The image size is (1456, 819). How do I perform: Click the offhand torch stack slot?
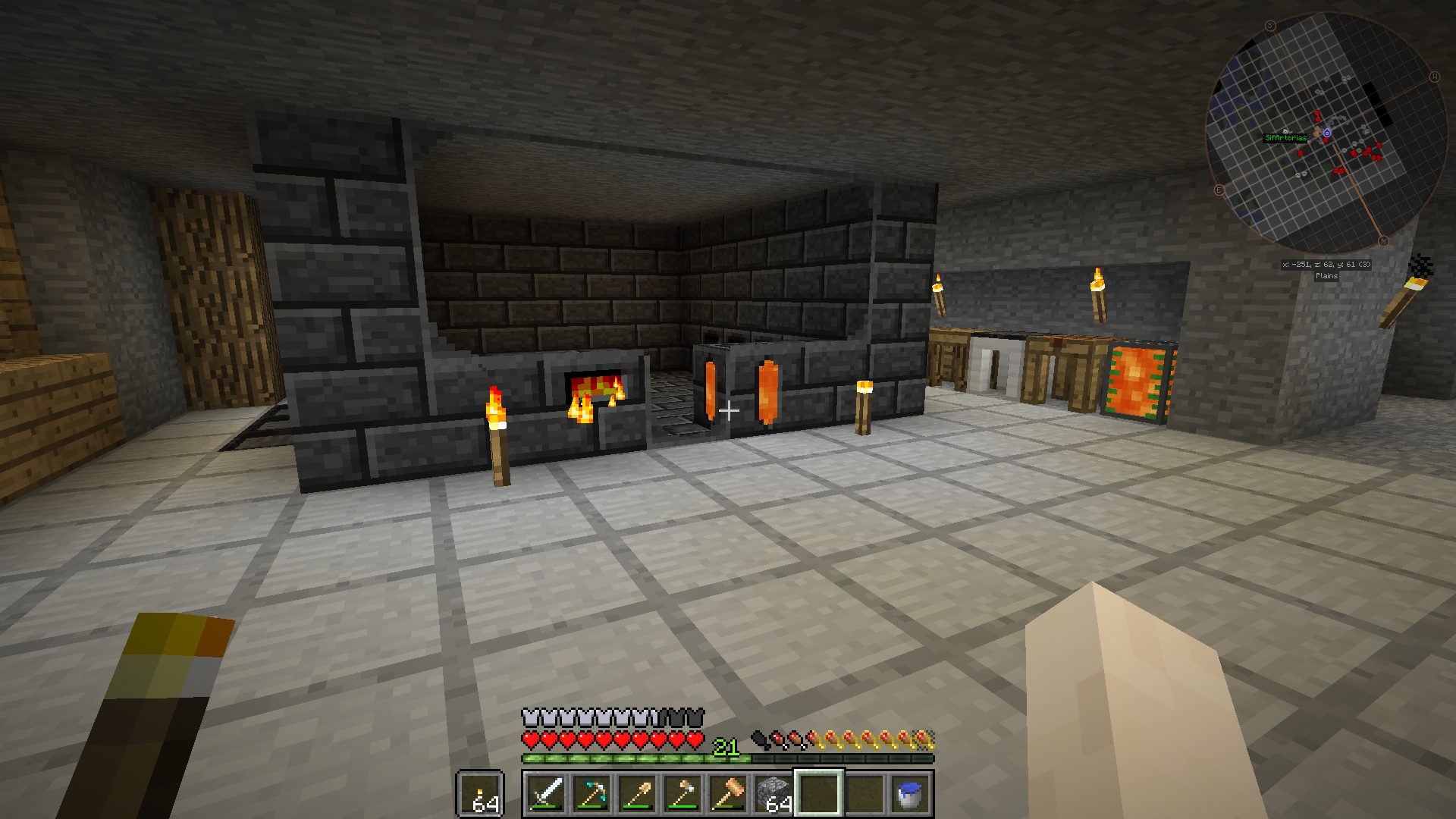coord(481,795)
